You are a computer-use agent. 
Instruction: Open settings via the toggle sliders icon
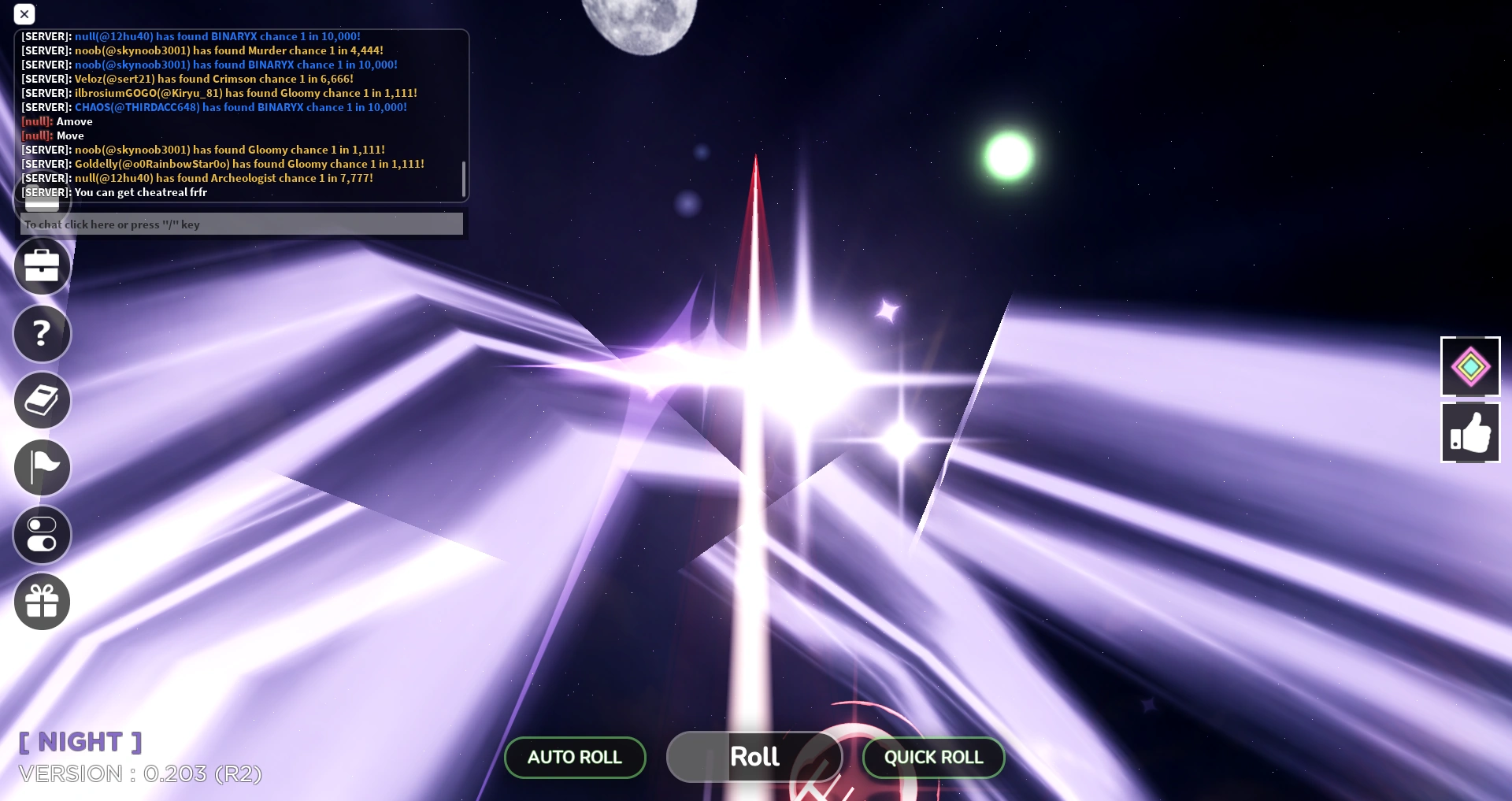click(x=42, y=534)
